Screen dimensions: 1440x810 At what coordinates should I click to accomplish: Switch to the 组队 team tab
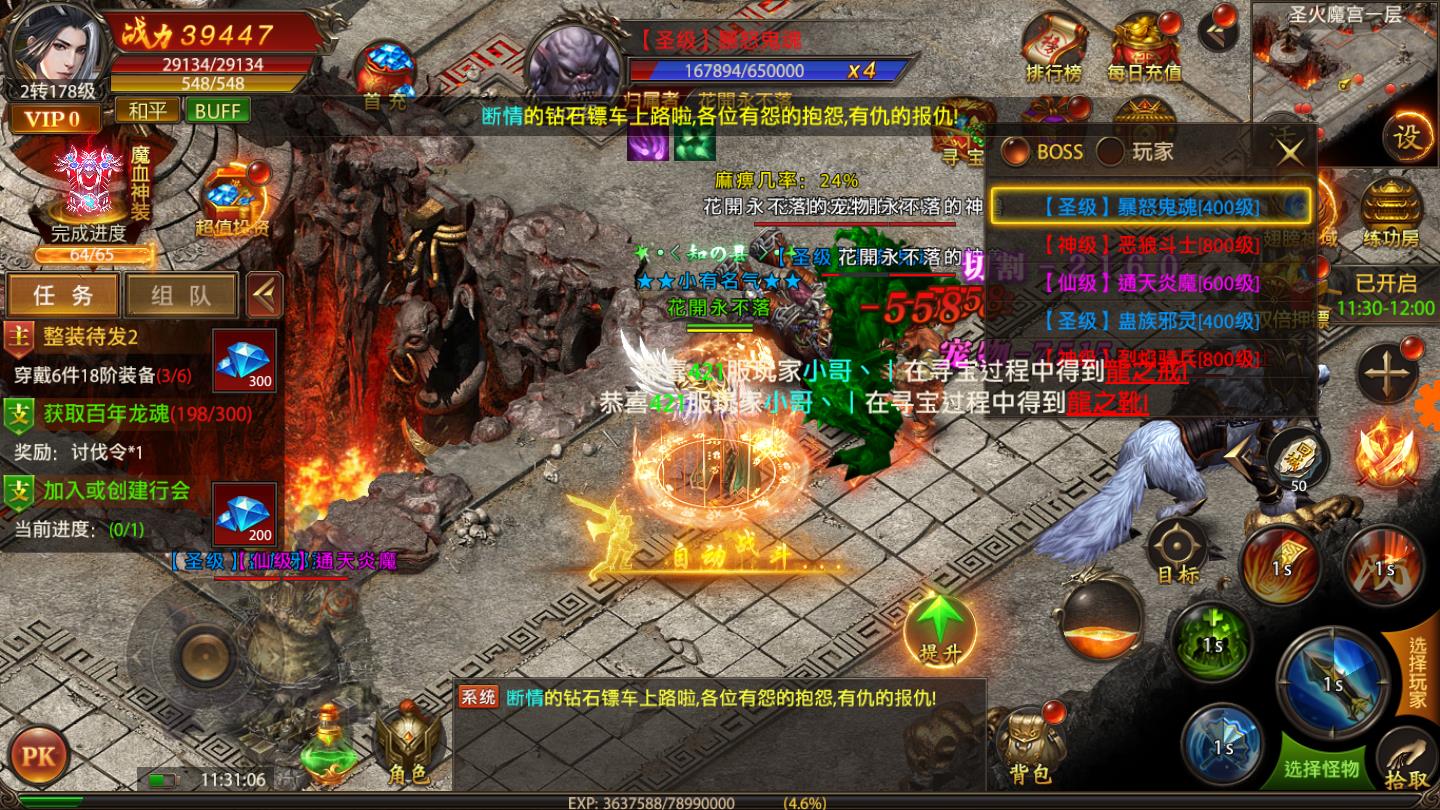pos(181,295)
